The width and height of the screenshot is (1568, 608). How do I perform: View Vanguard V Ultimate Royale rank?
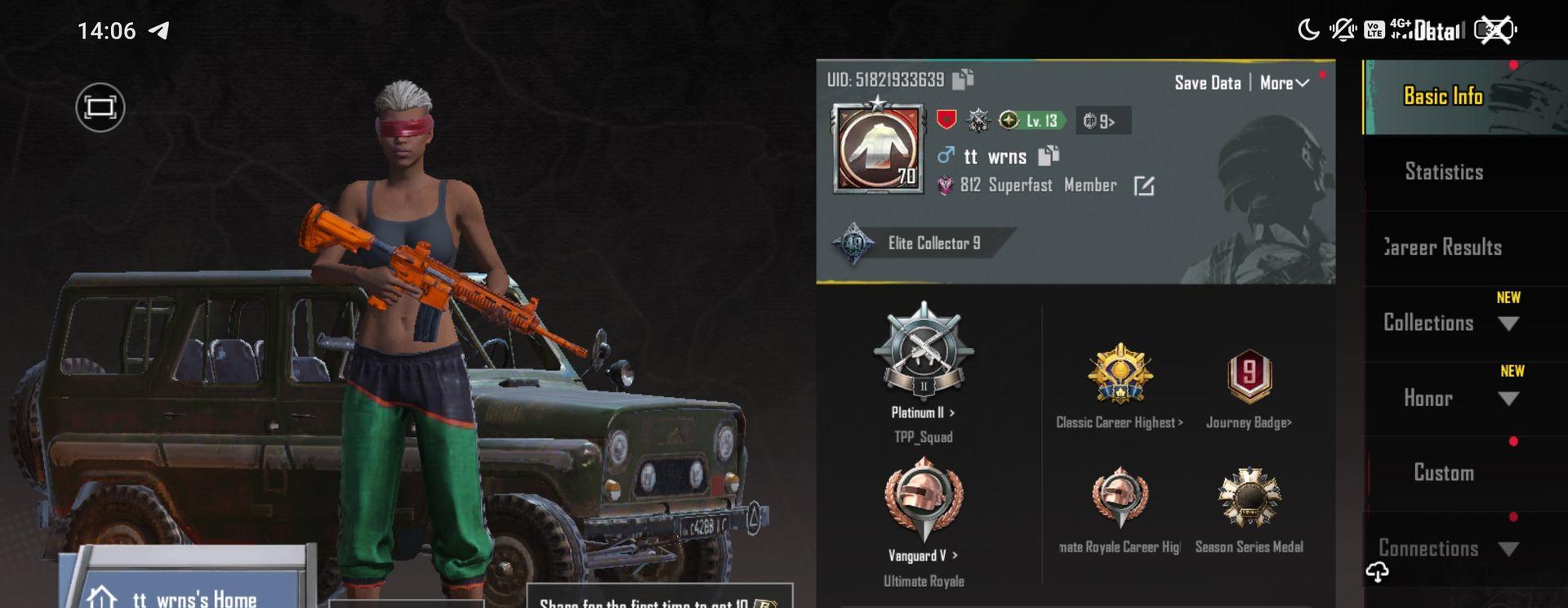coord(923,515)
